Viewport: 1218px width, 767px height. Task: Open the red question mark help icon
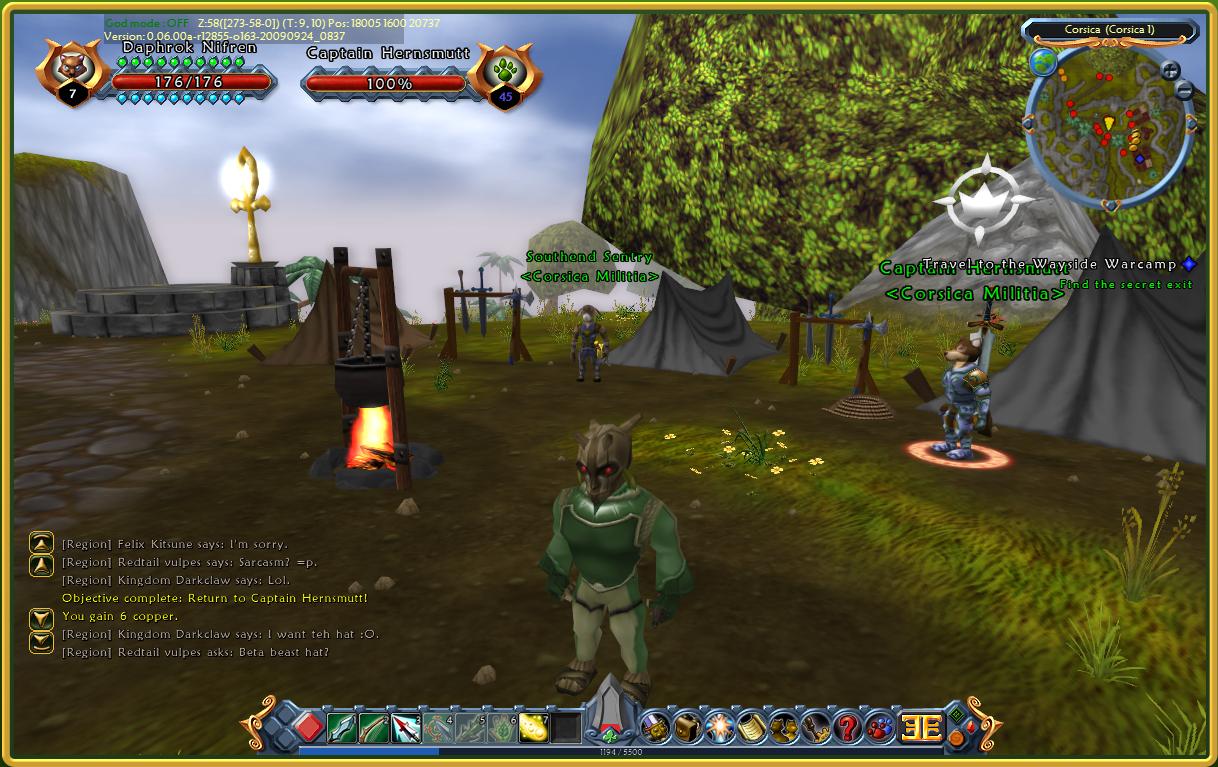847,727
